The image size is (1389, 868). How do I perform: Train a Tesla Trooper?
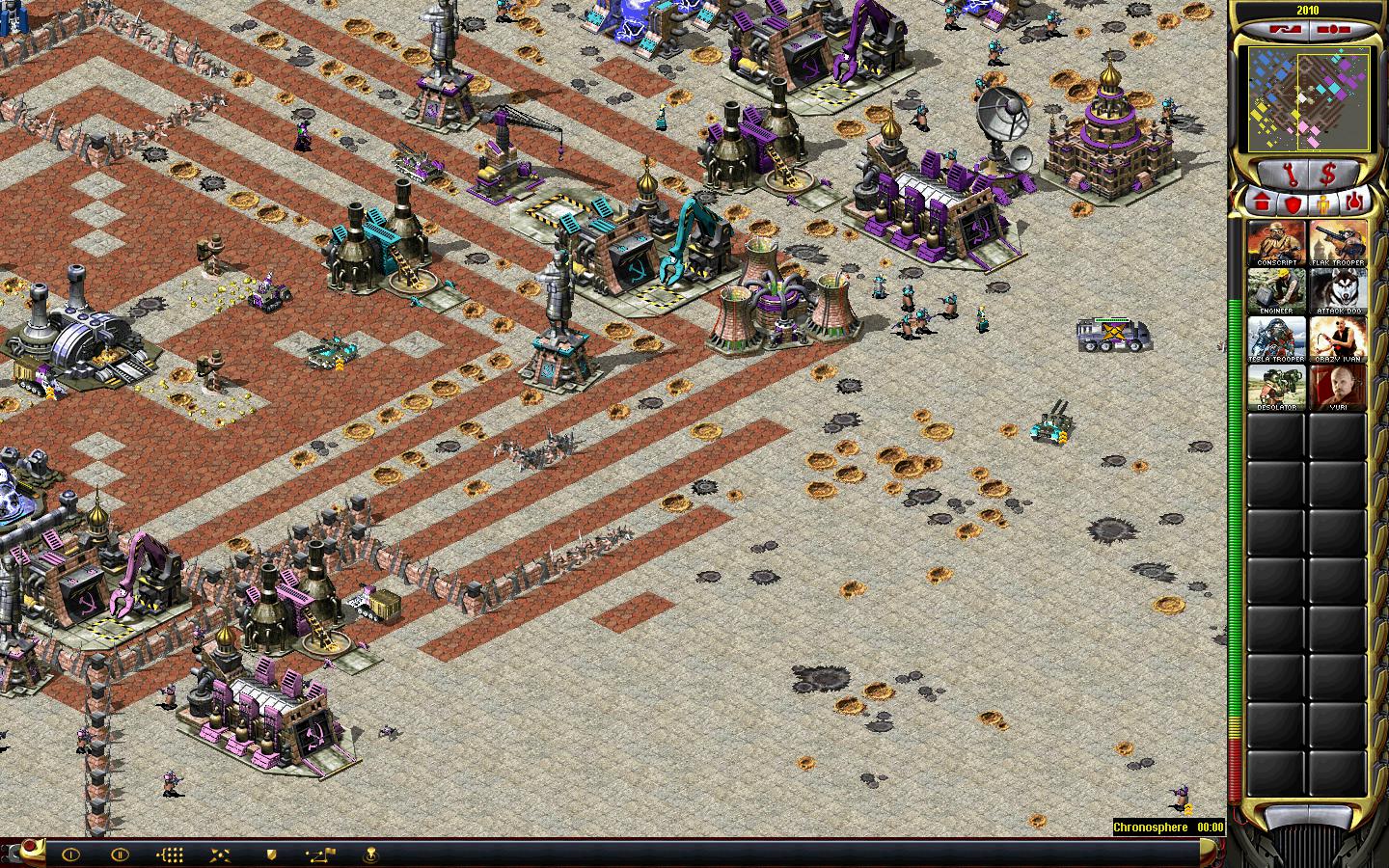tap(1276, 339)
